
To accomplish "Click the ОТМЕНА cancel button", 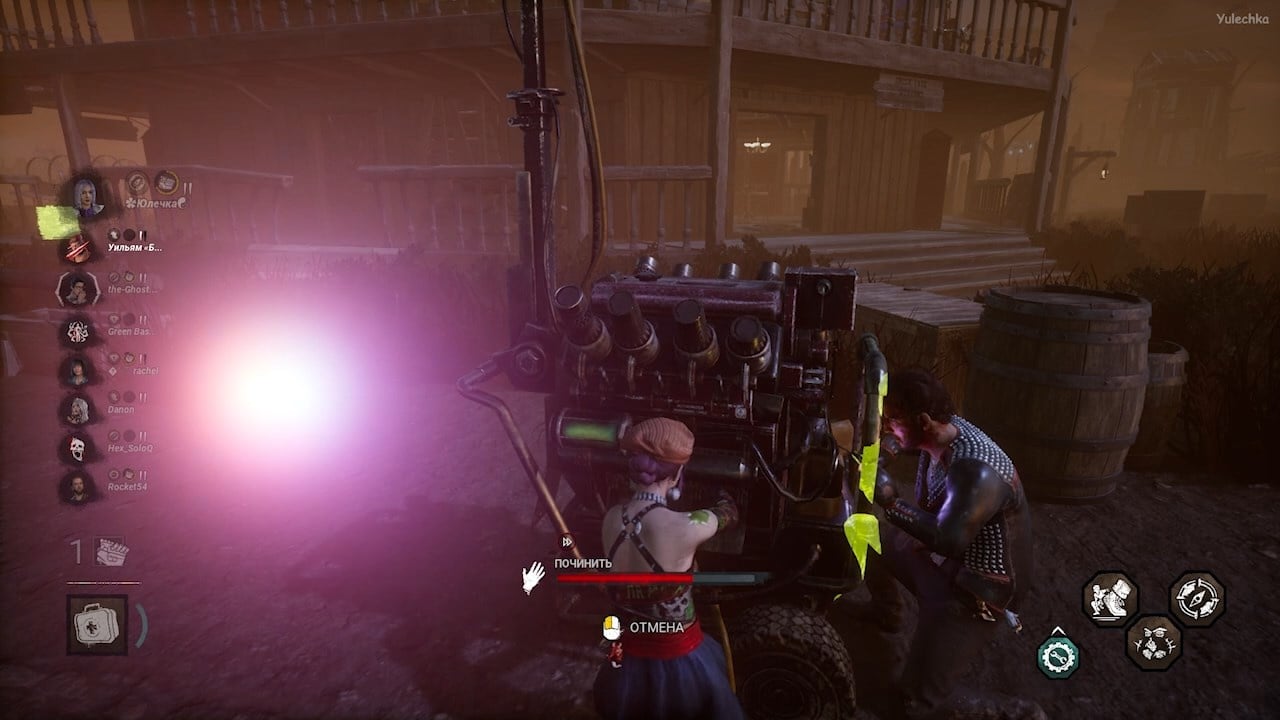I will [656, 629].
